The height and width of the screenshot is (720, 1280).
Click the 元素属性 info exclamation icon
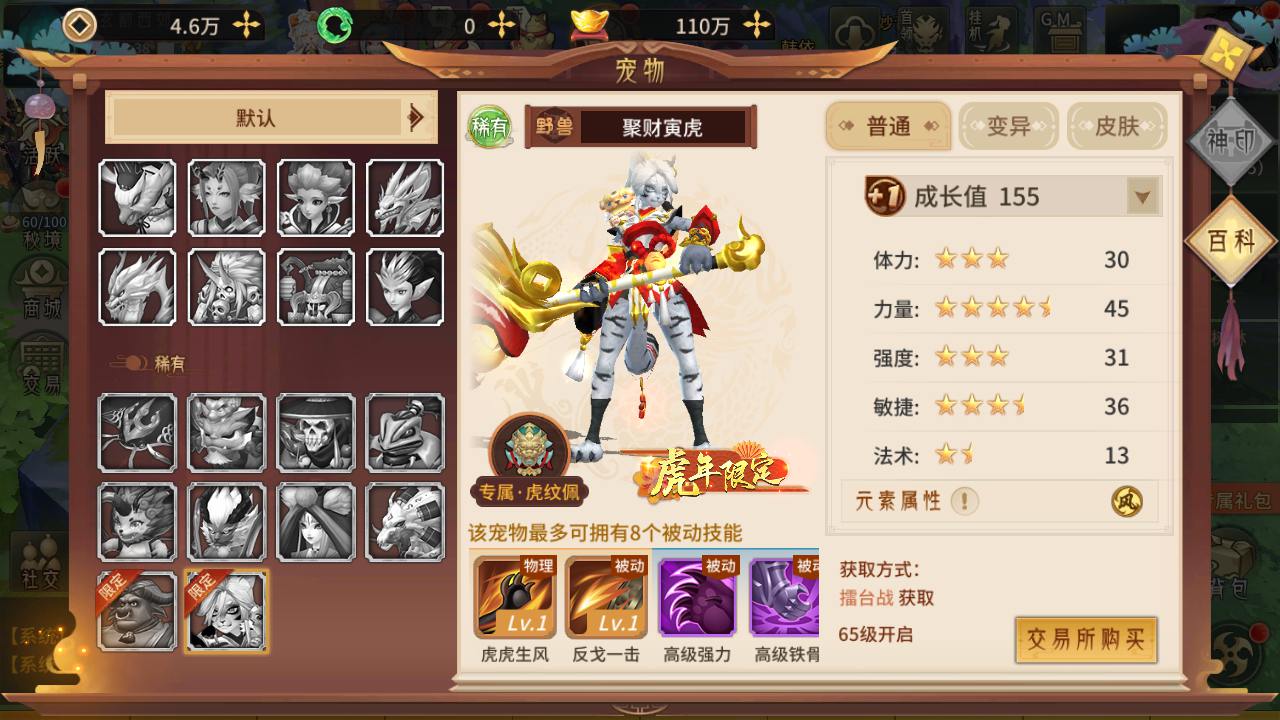pyautogui.click(x=964, y=501)
